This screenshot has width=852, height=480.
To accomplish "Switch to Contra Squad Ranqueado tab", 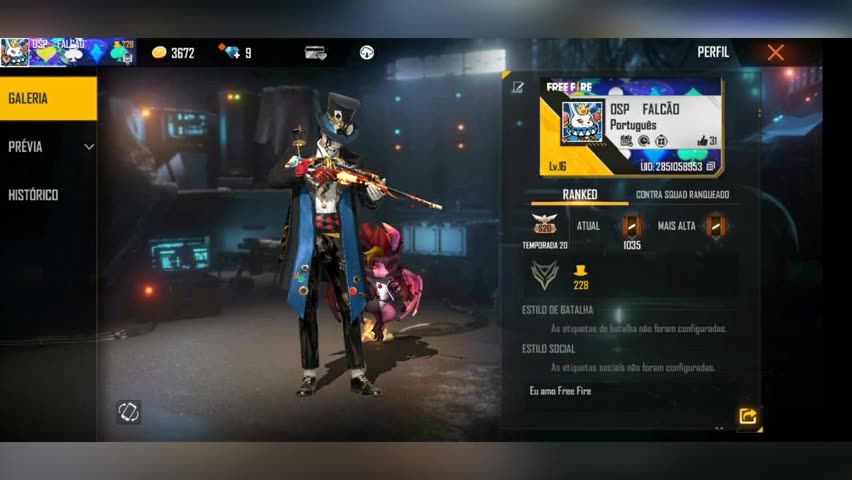I will coord(682,194).
